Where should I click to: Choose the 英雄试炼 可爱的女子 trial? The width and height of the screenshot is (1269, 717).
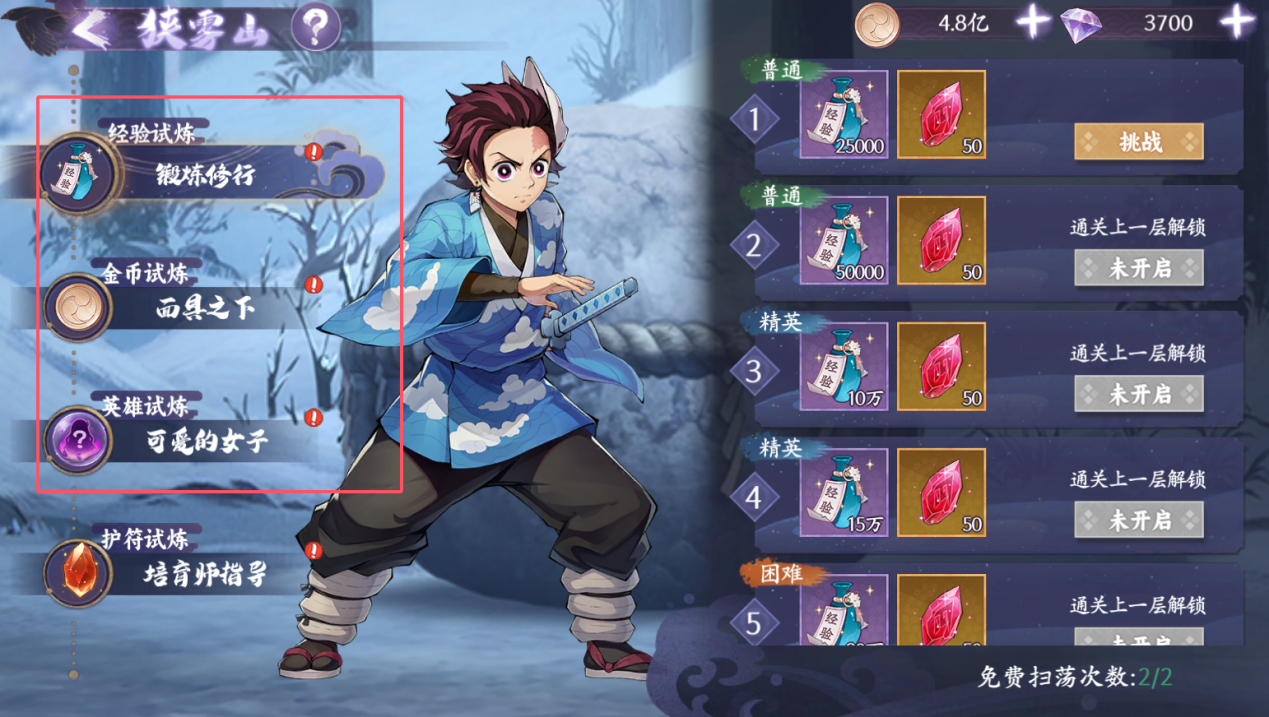click(x=205, y=441)
